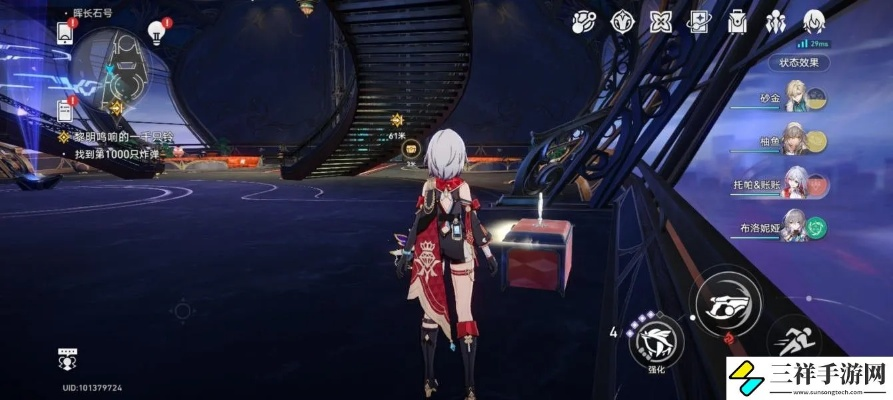Screen dimensions: 893x400
Task: Open the 状态效果 status effects panel
Action: [x=799, y=62]
